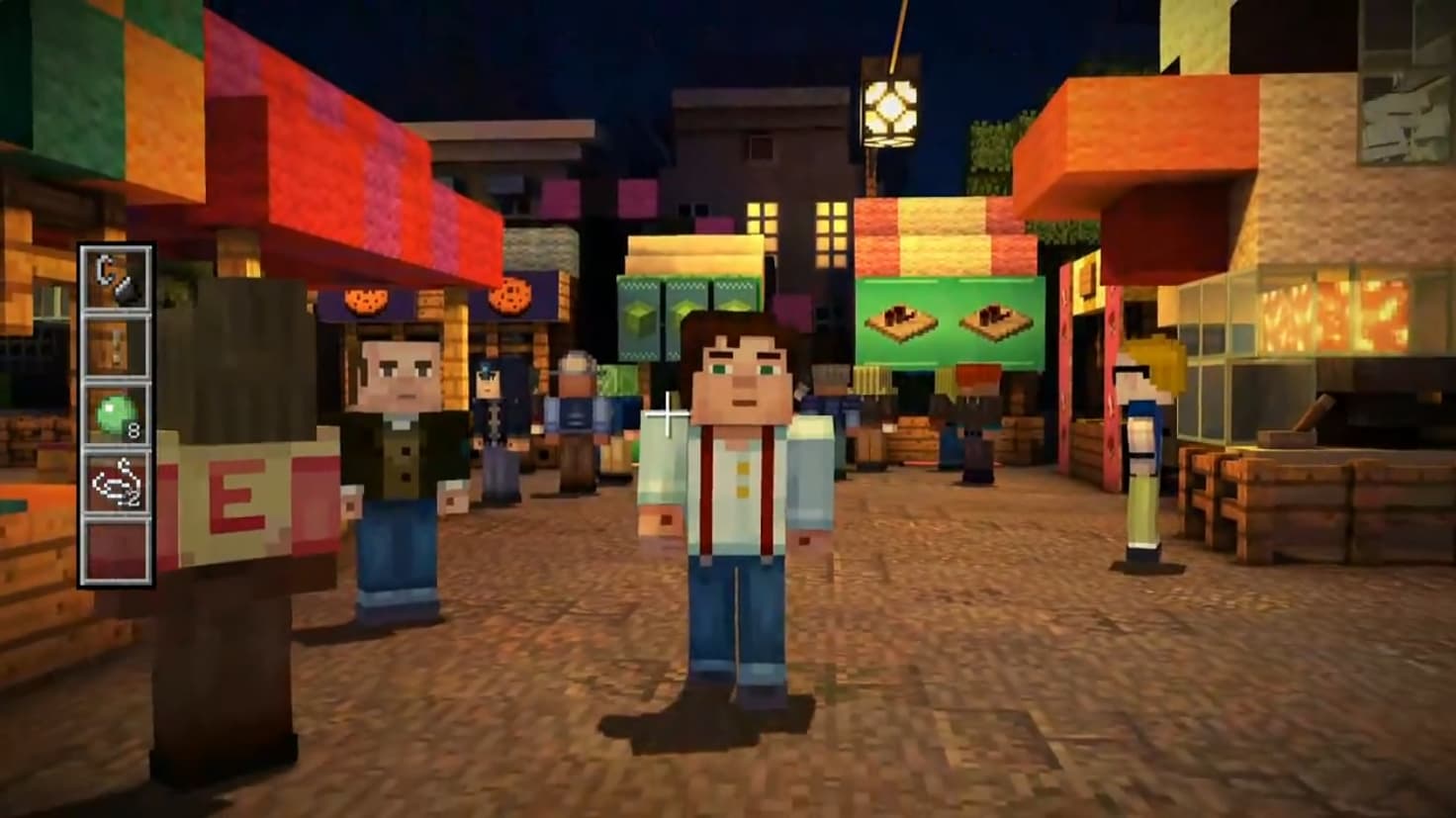Click the second cookie sign near the orange awning

click(510, 297)
